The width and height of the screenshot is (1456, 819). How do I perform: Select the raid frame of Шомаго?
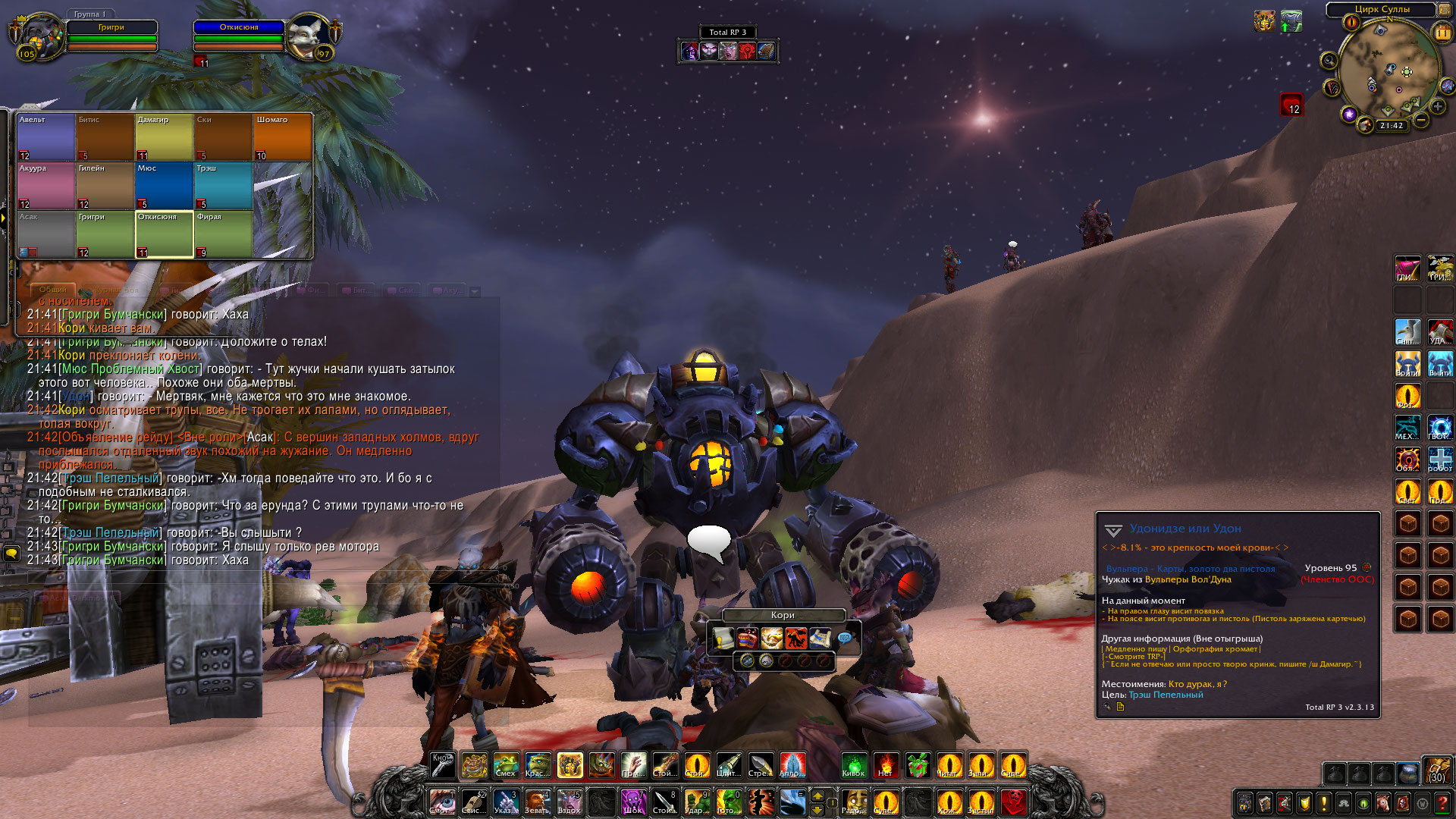point(282,136)
